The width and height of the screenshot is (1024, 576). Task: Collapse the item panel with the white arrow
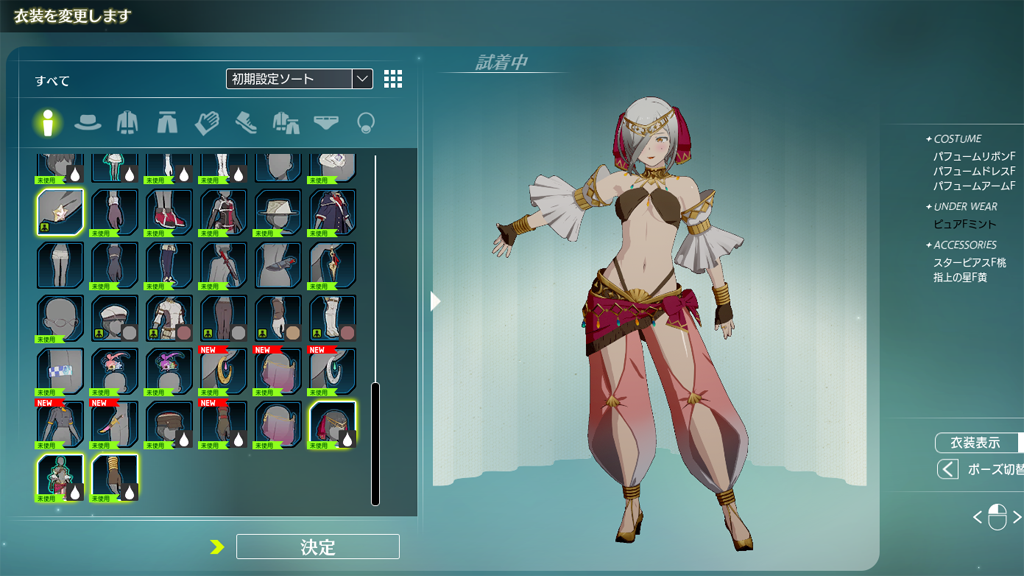435,300
